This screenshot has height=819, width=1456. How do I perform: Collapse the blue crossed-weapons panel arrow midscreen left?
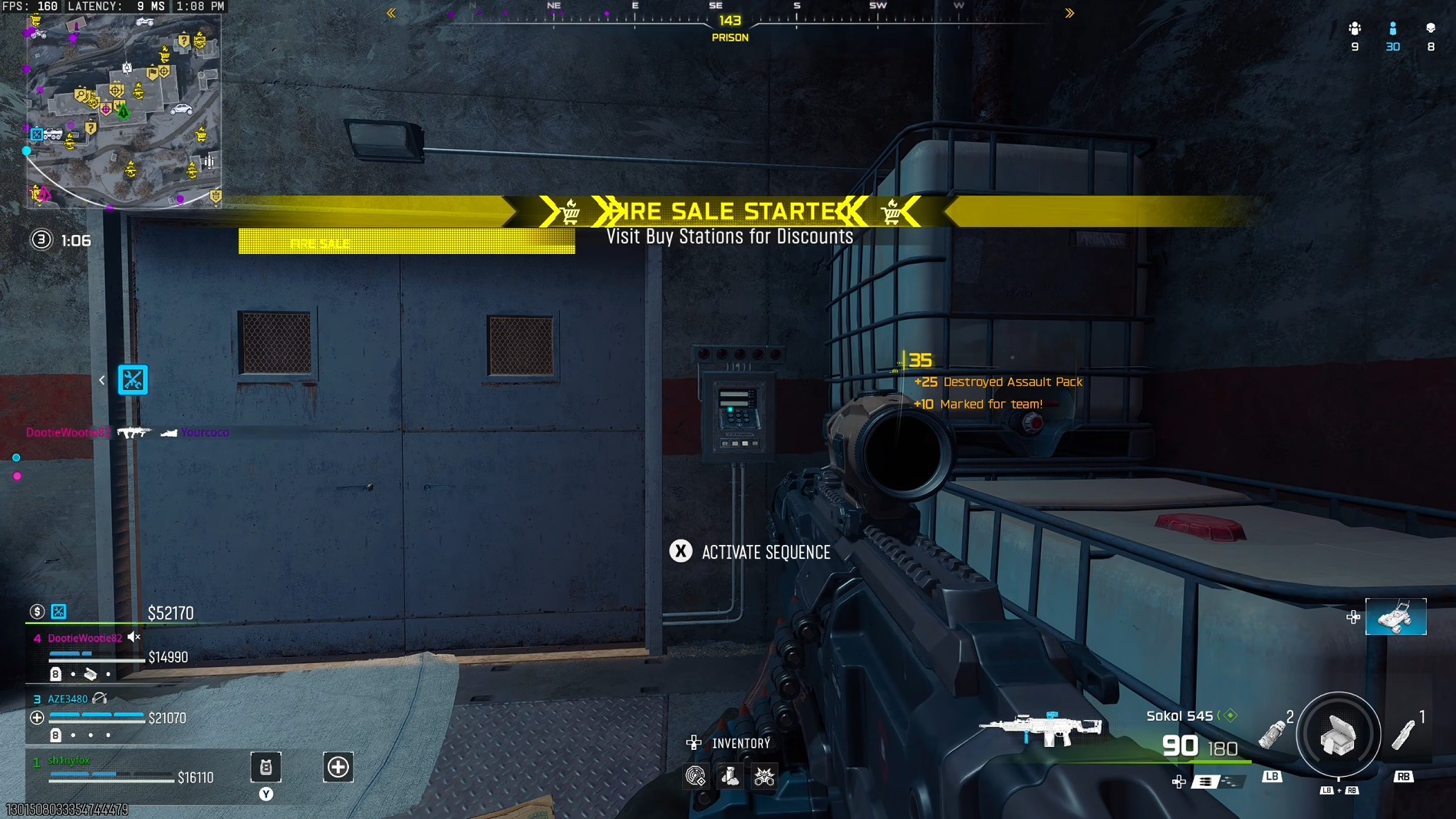[x=102, y=380]
